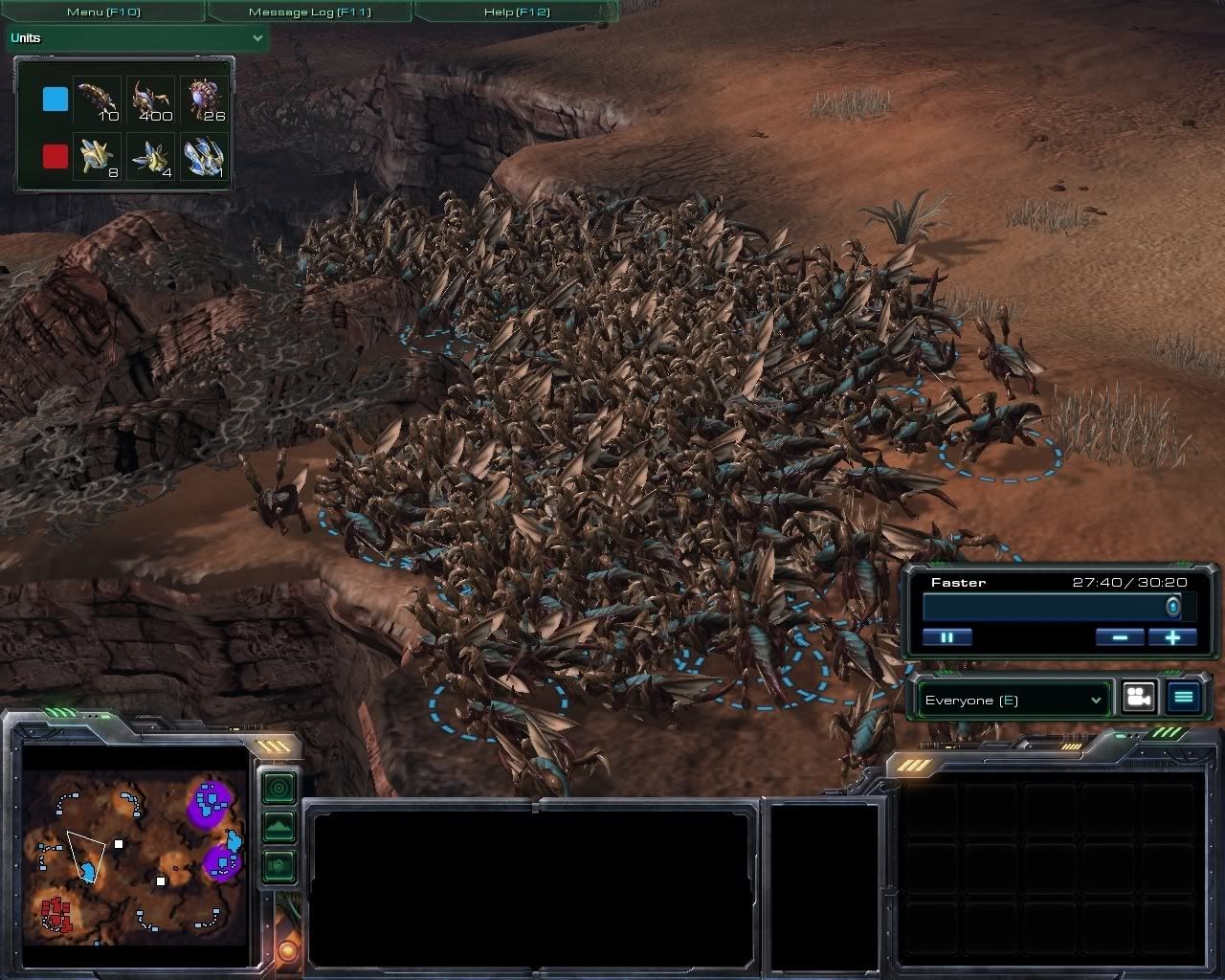Open the Message Log
The height and width of the screenshot is (980, 1225).
click(309, 11)
